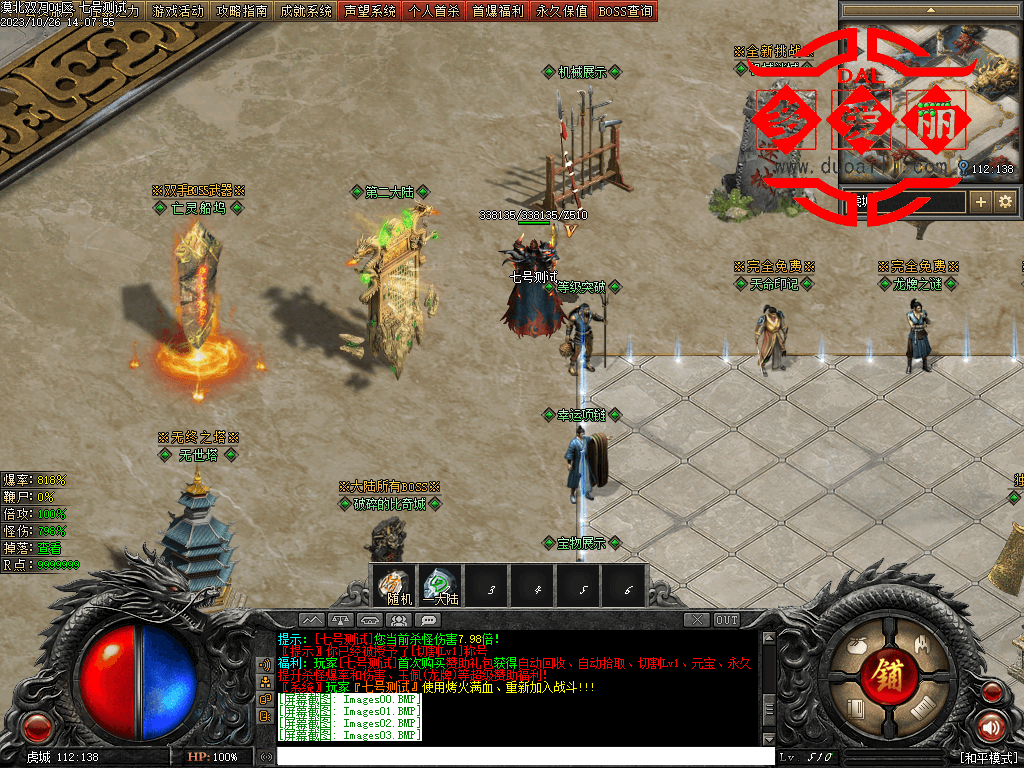Open the 游戏活动 menu
This screenshot has width=1024, height=768.
178,12
